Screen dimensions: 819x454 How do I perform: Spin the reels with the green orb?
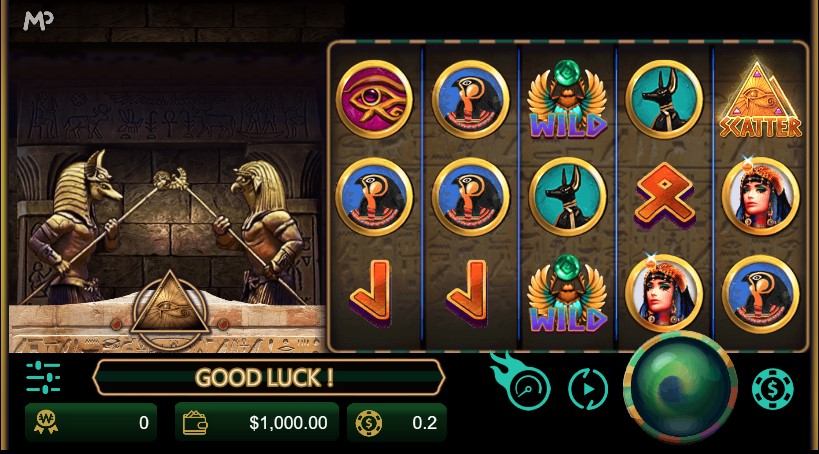point(679,388)
